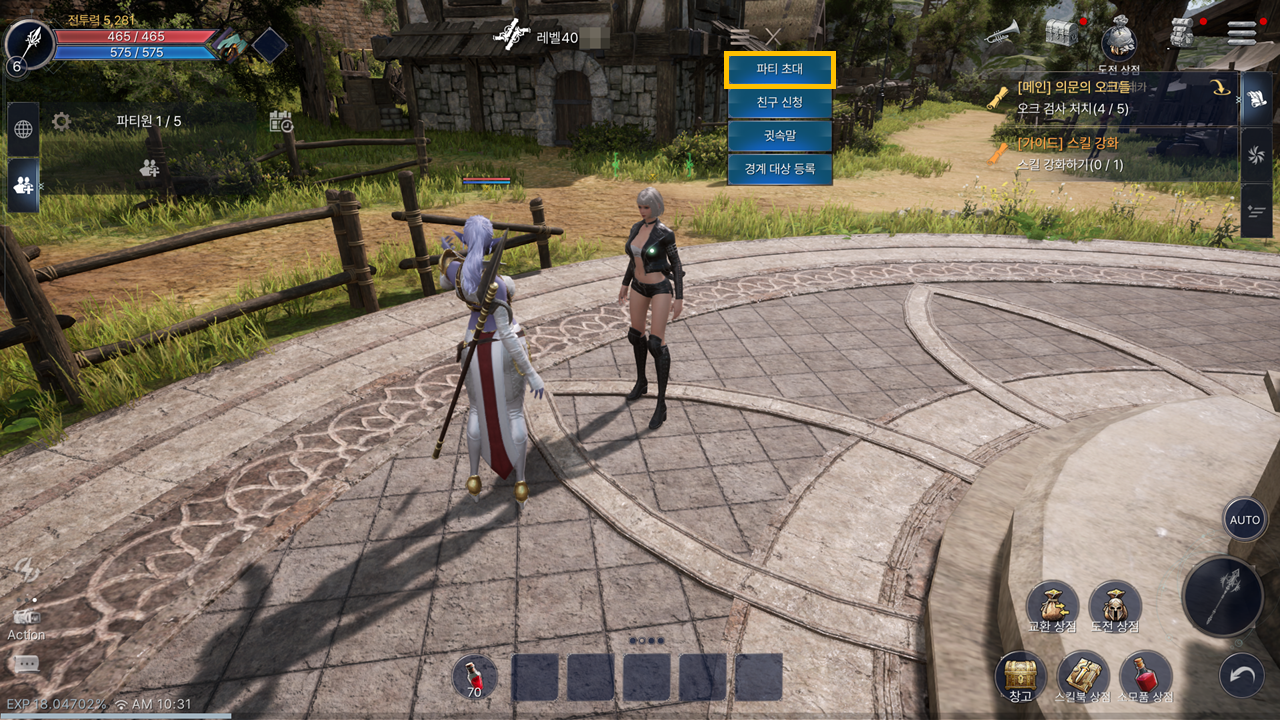Open the silver treasure chest icon
Viewport: 1280px width, 720px height.
(x=1061, y=32)
